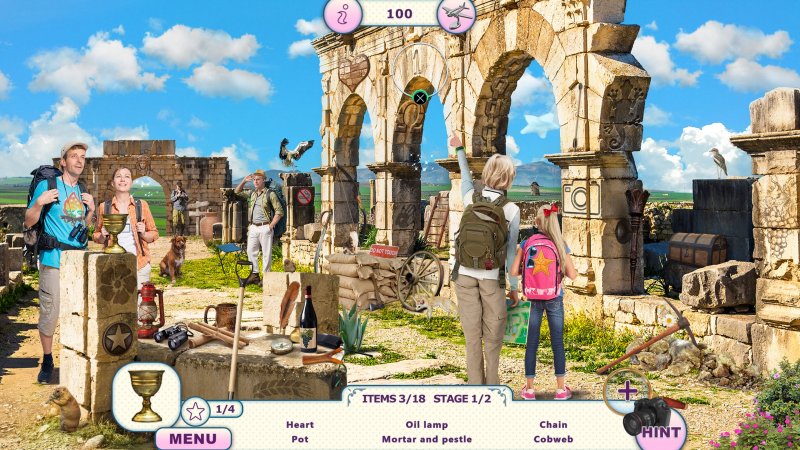
Task: Choose "Mortar and pestle" from the list
Action: (x=427, y=439)
